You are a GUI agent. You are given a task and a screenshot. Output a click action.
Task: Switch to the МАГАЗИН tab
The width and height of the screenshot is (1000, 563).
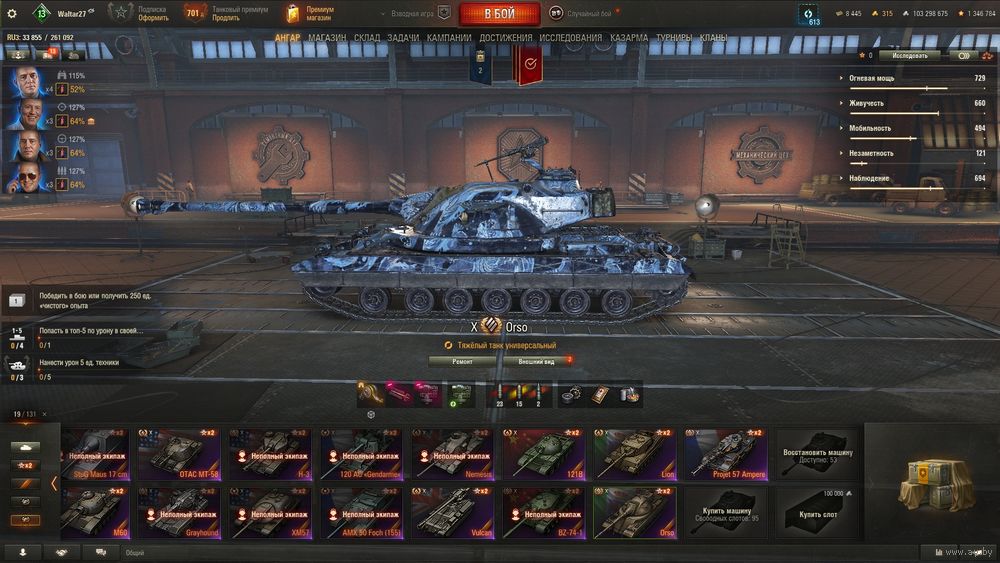pos(327,38)
